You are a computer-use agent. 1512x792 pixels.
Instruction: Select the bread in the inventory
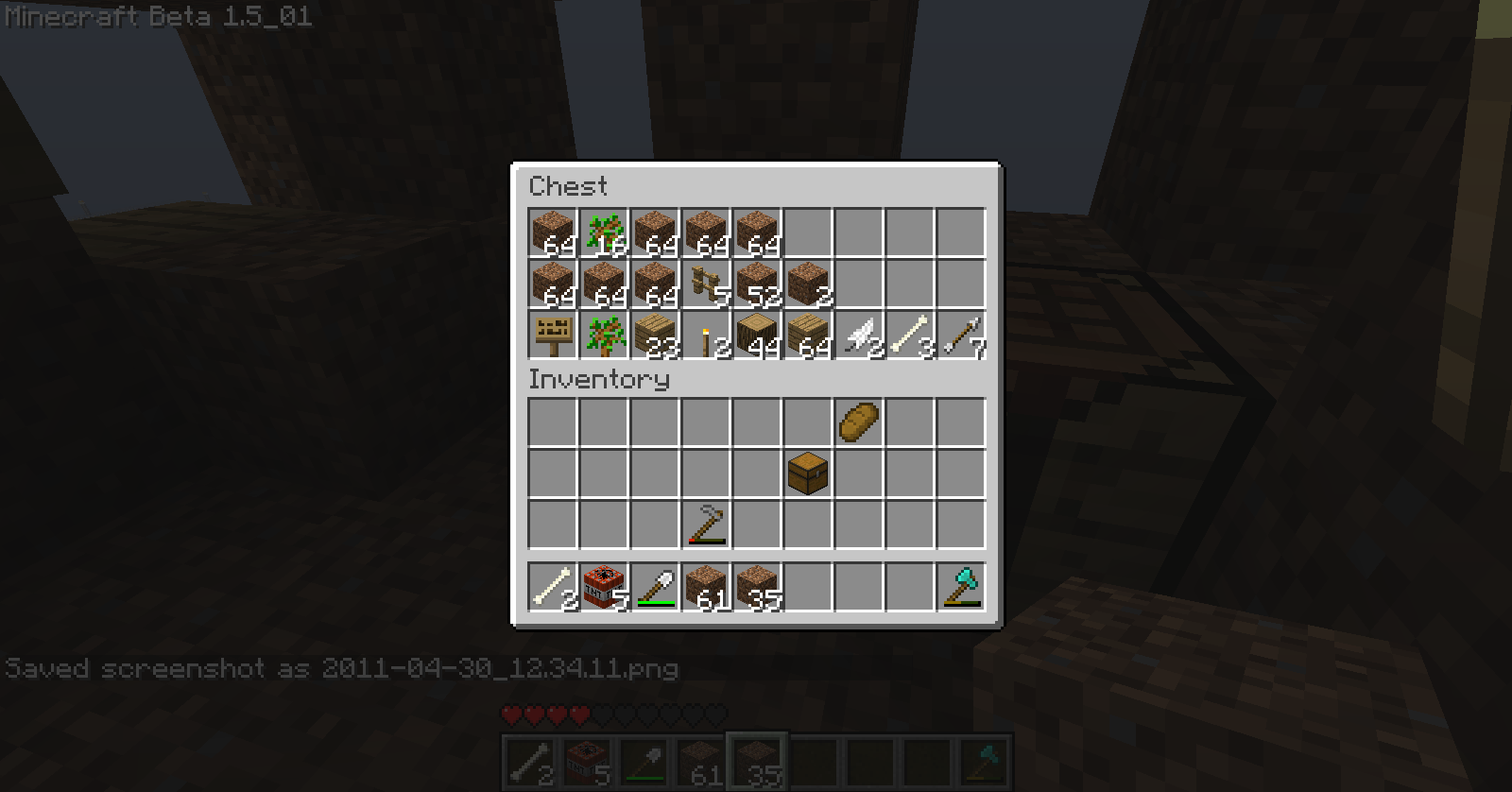859,422
